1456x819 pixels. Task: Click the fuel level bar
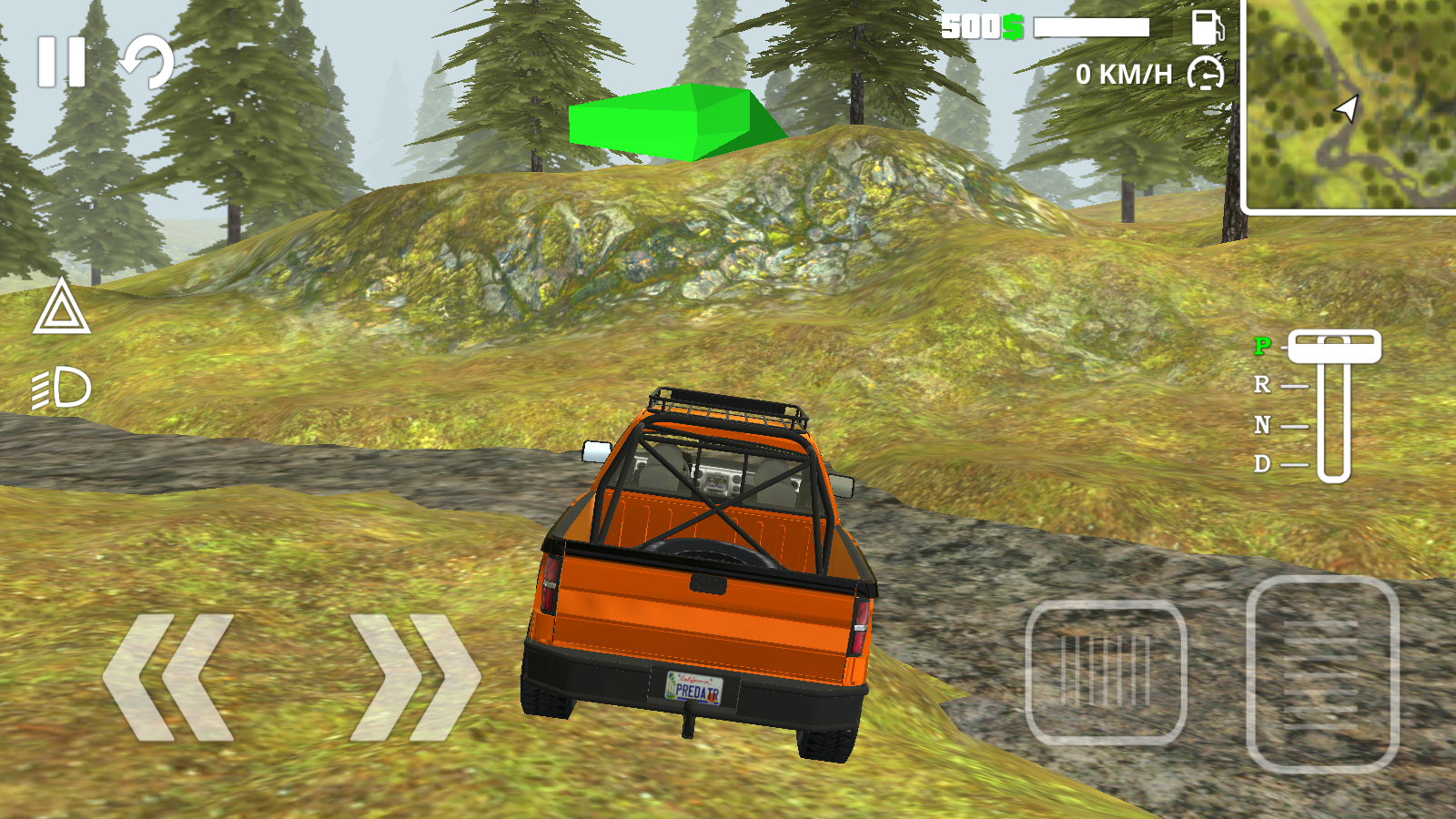[x=1089, y=27]
